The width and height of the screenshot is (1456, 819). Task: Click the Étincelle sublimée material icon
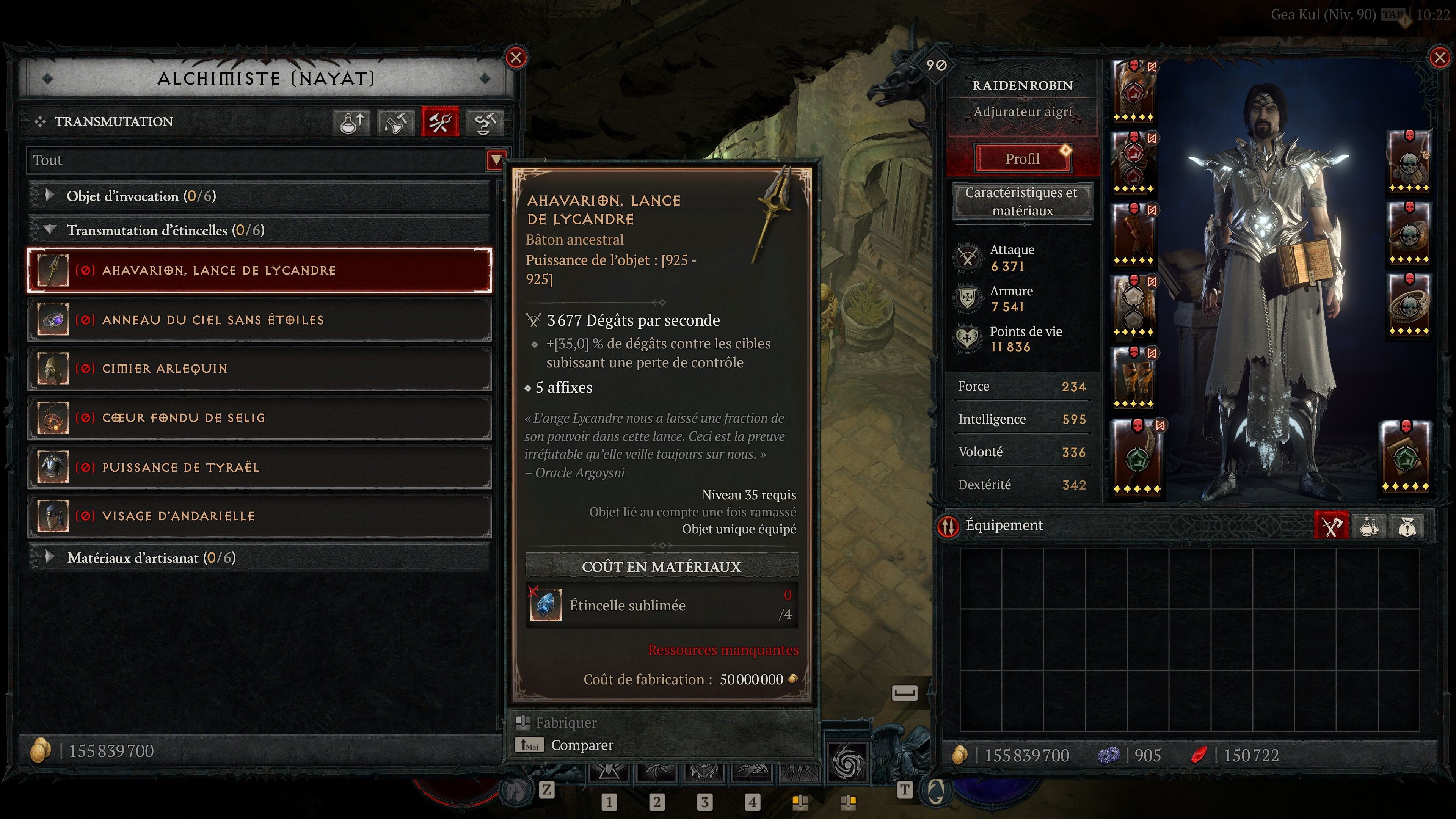(546, 605)
